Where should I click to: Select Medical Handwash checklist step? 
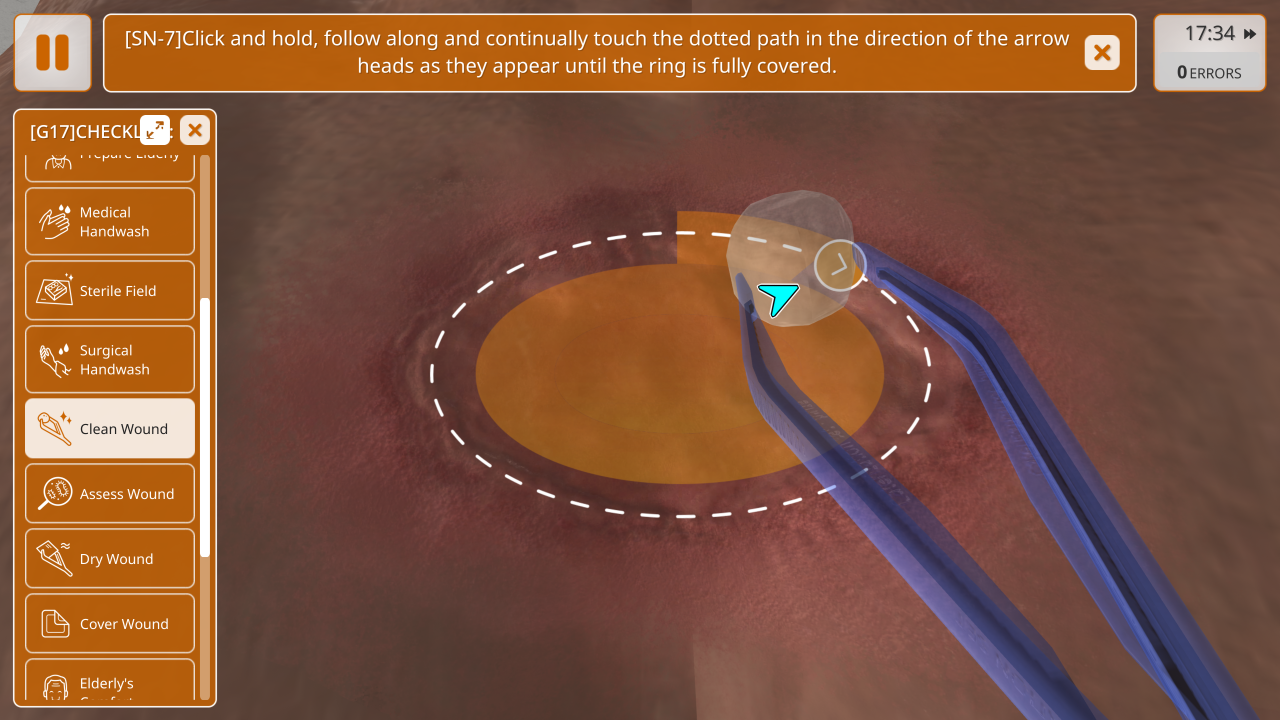[110, 222]
